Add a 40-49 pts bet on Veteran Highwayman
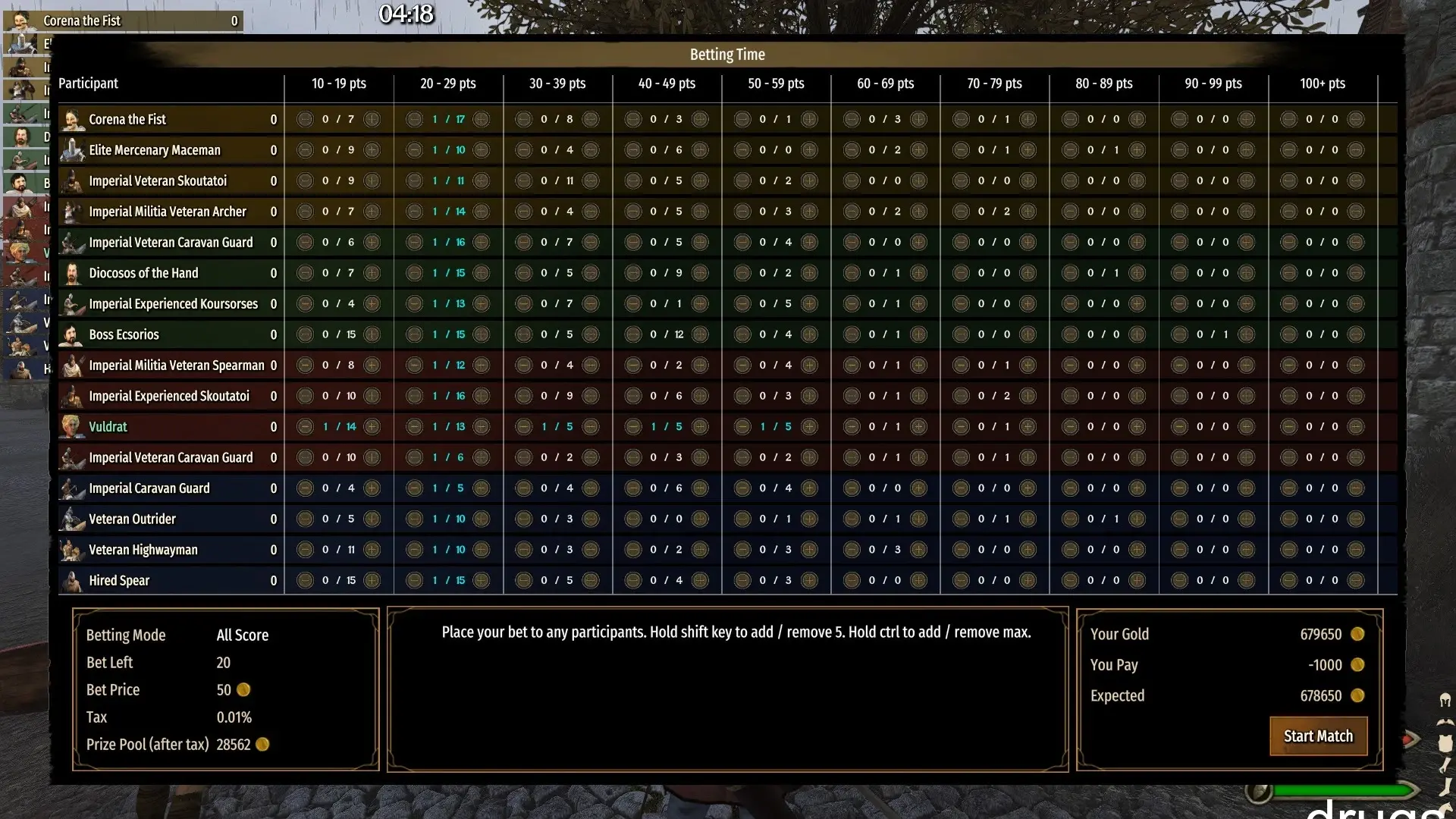Image resolution: width=1456 pixels, height=819 pixels. [x=700, y=550]
